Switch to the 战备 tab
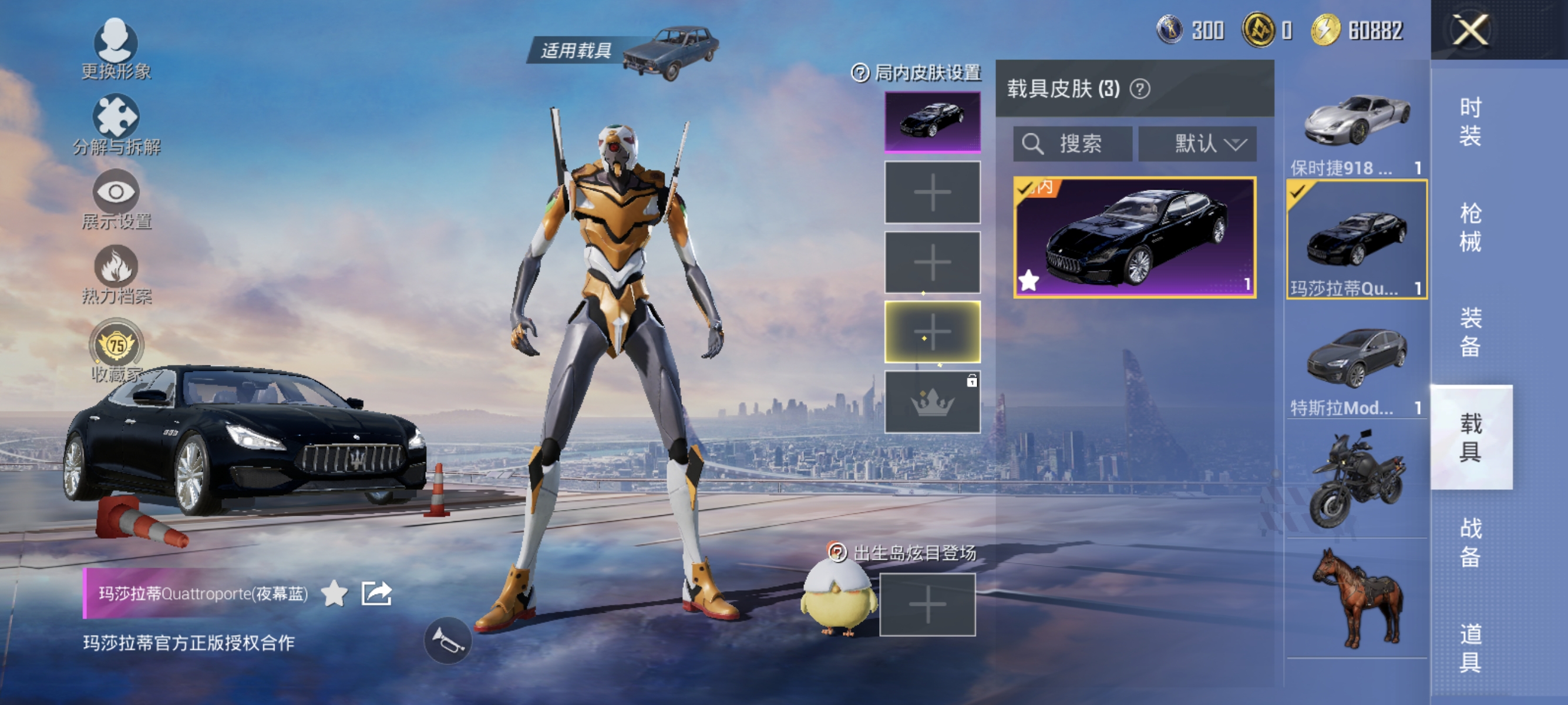This screenshot has width=1568, height=705. (x=1471, y=542)
